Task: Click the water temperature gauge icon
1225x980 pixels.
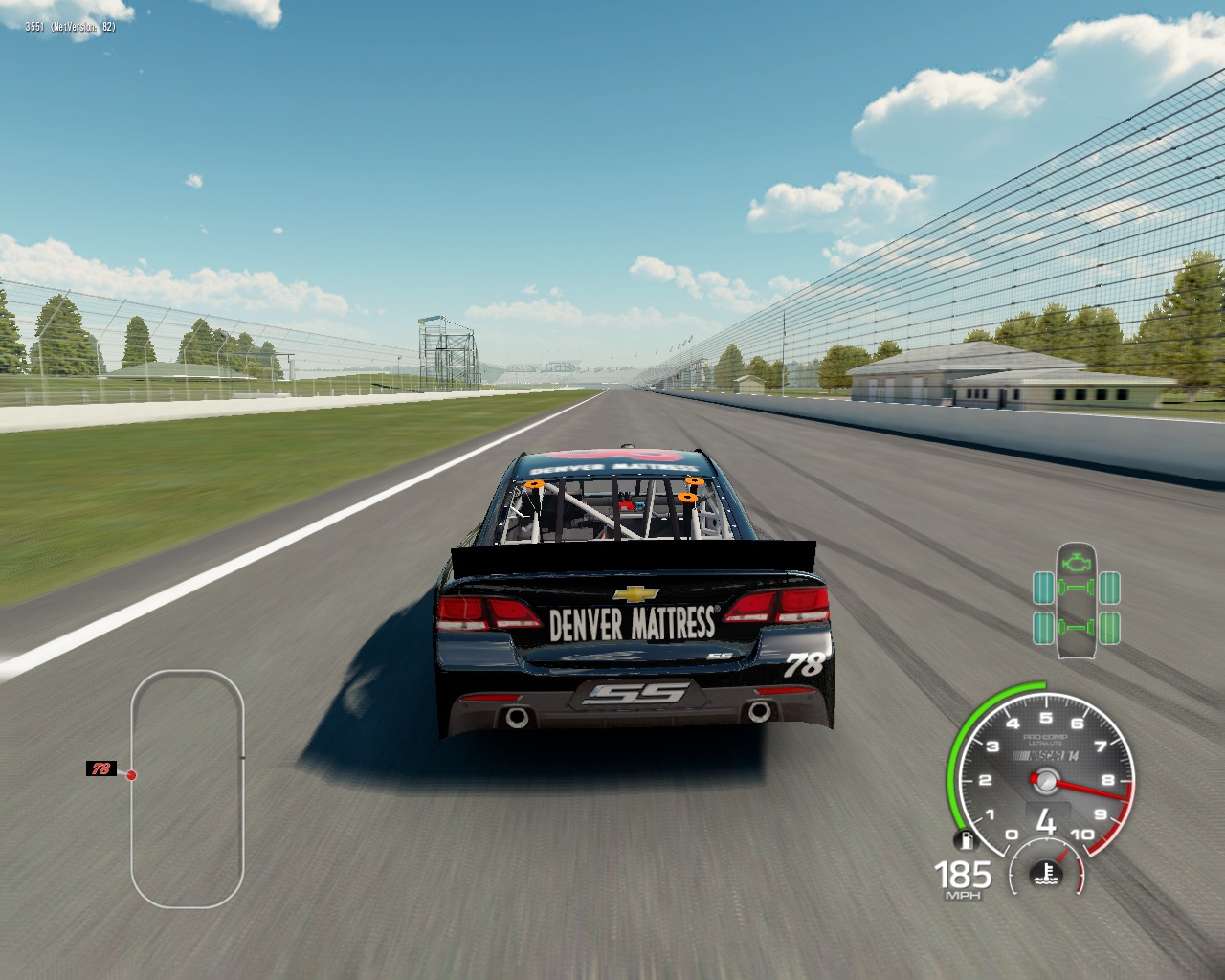Action: [1048, 872]
